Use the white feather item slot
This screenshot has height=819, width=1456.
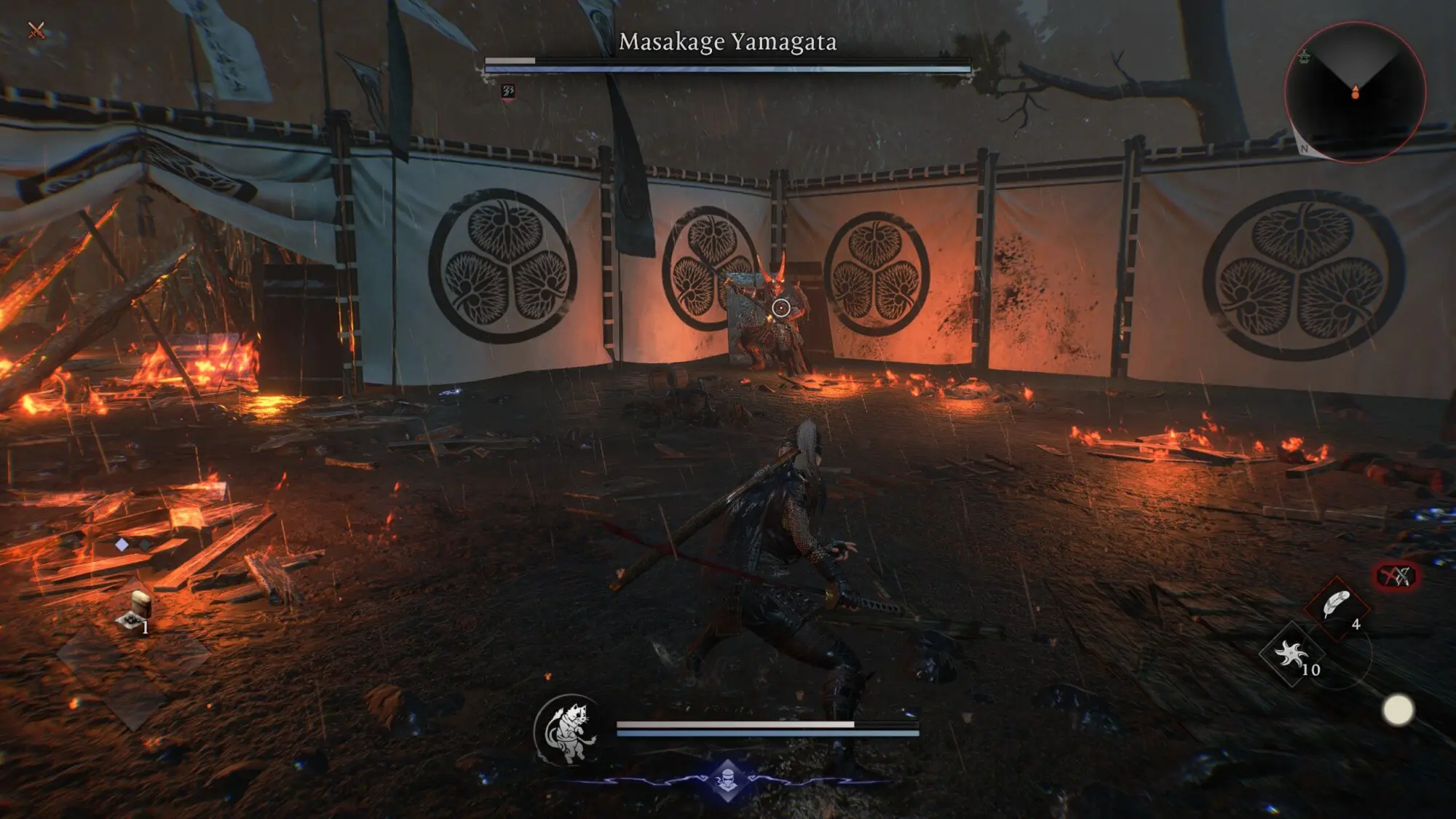click(x=1336, y=606)
